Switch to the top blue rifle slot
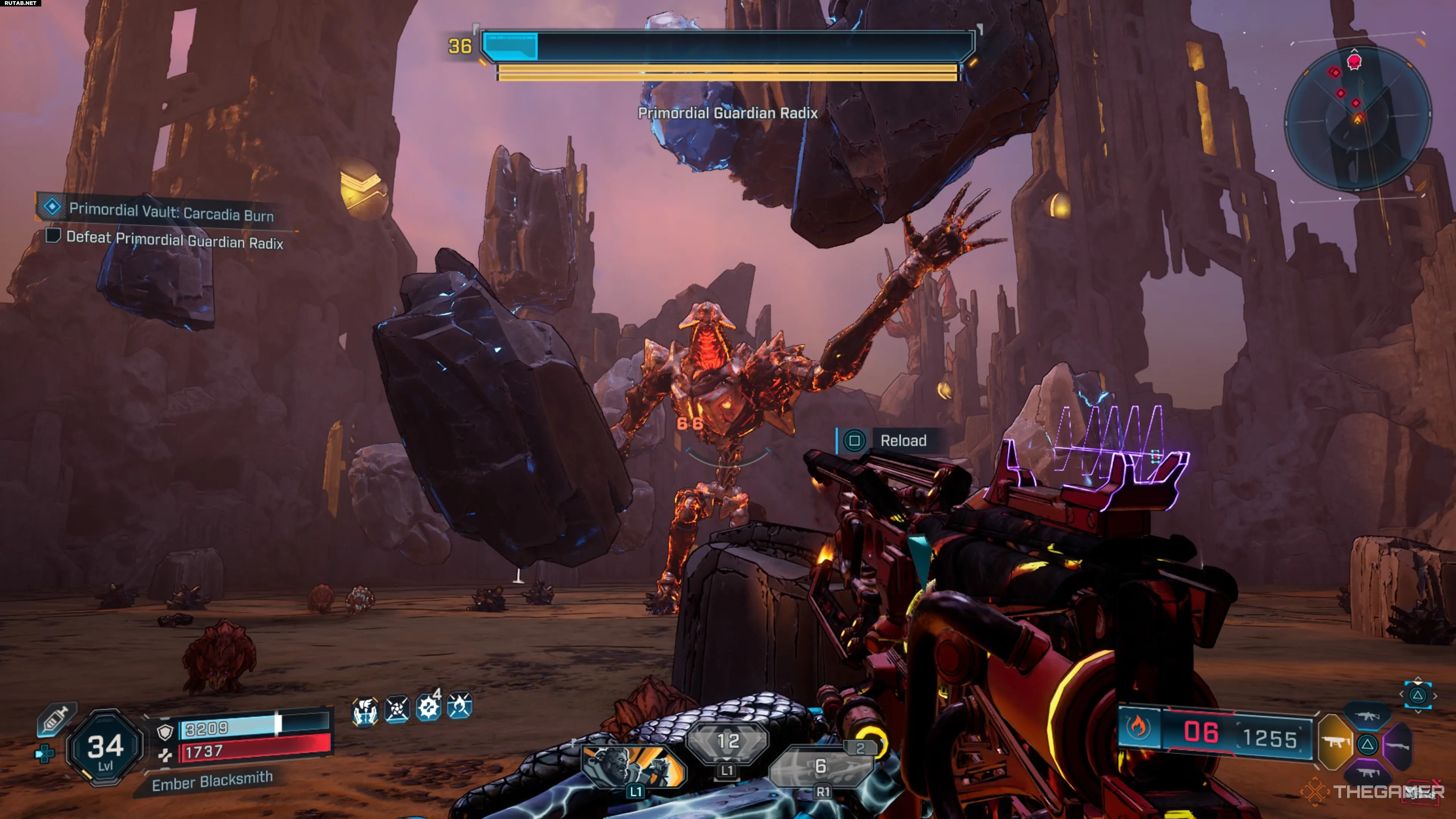The width and height of the screenshot is (1456, 819). 1368,716
